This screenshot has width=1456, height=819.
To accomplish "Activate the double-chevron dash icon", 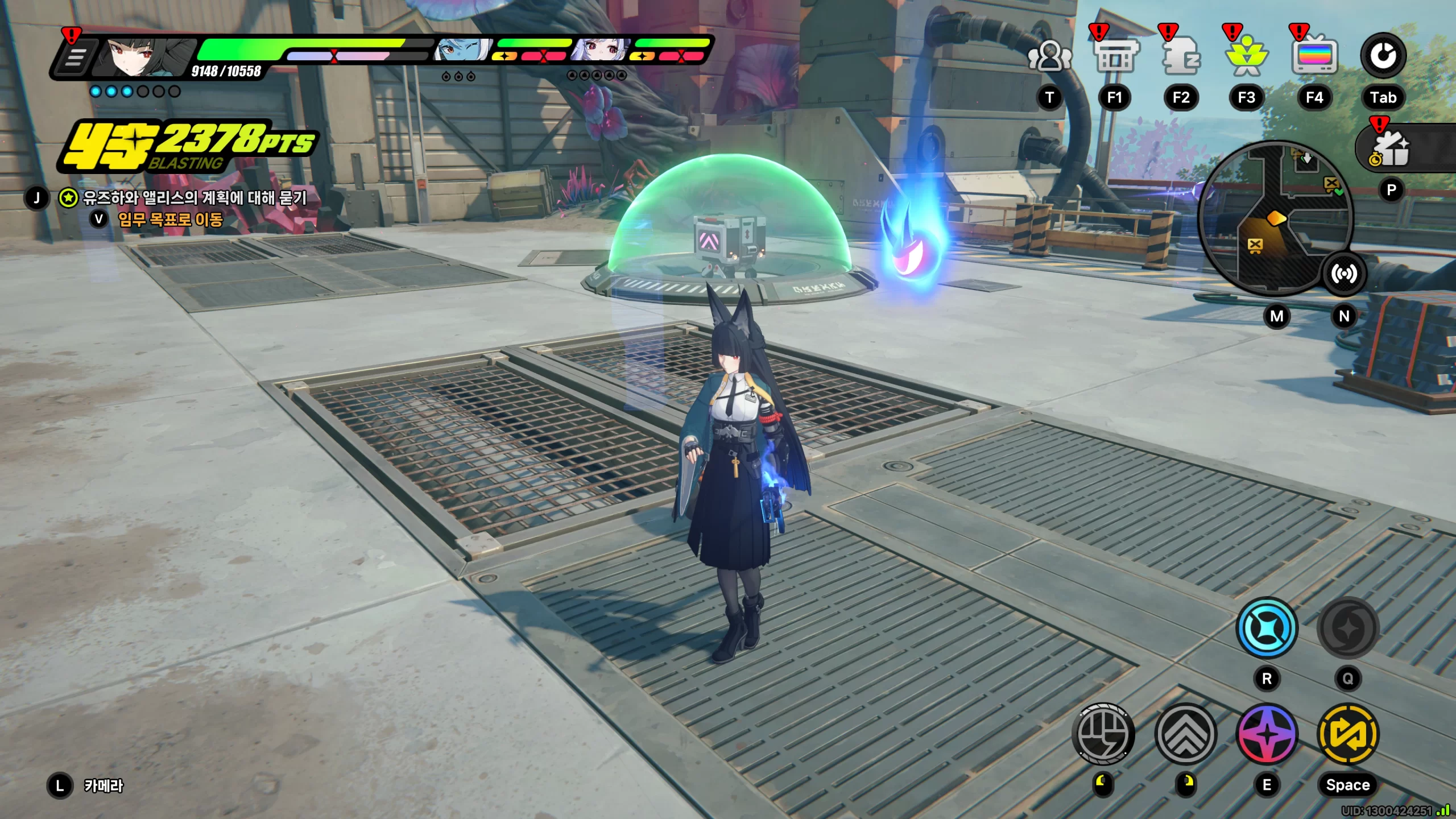I will [x=1186, y=734].
